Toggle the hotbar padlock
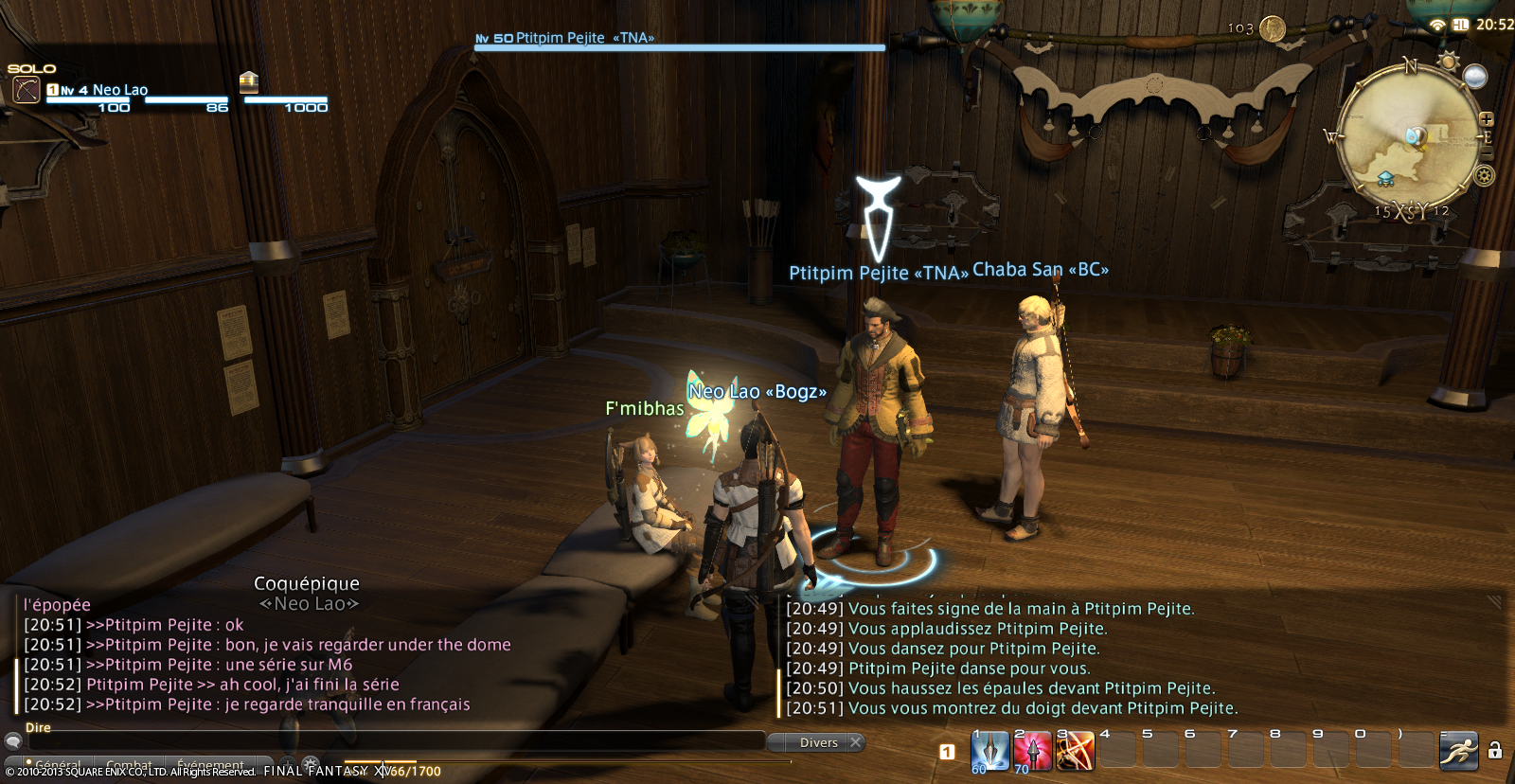The width and height of the screenshot is (1515, 784). 1495,751
